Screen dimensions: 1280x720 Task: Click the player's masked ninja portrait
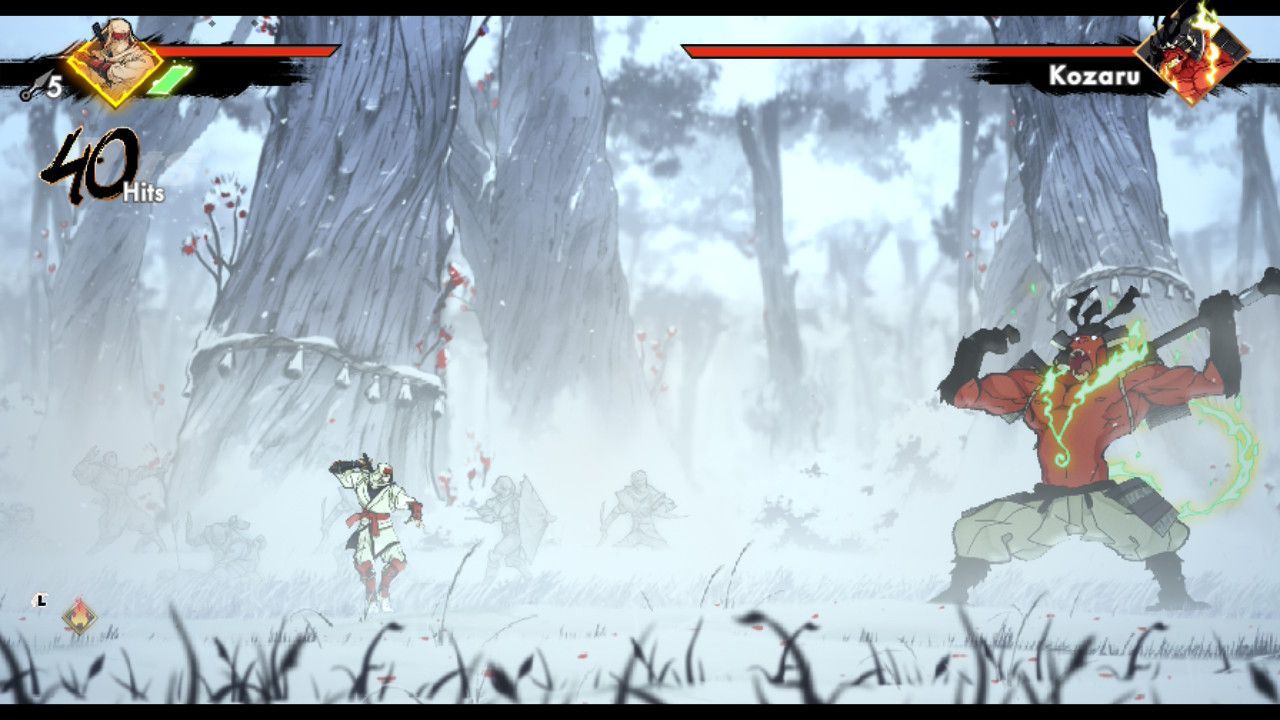pos(114,61)
